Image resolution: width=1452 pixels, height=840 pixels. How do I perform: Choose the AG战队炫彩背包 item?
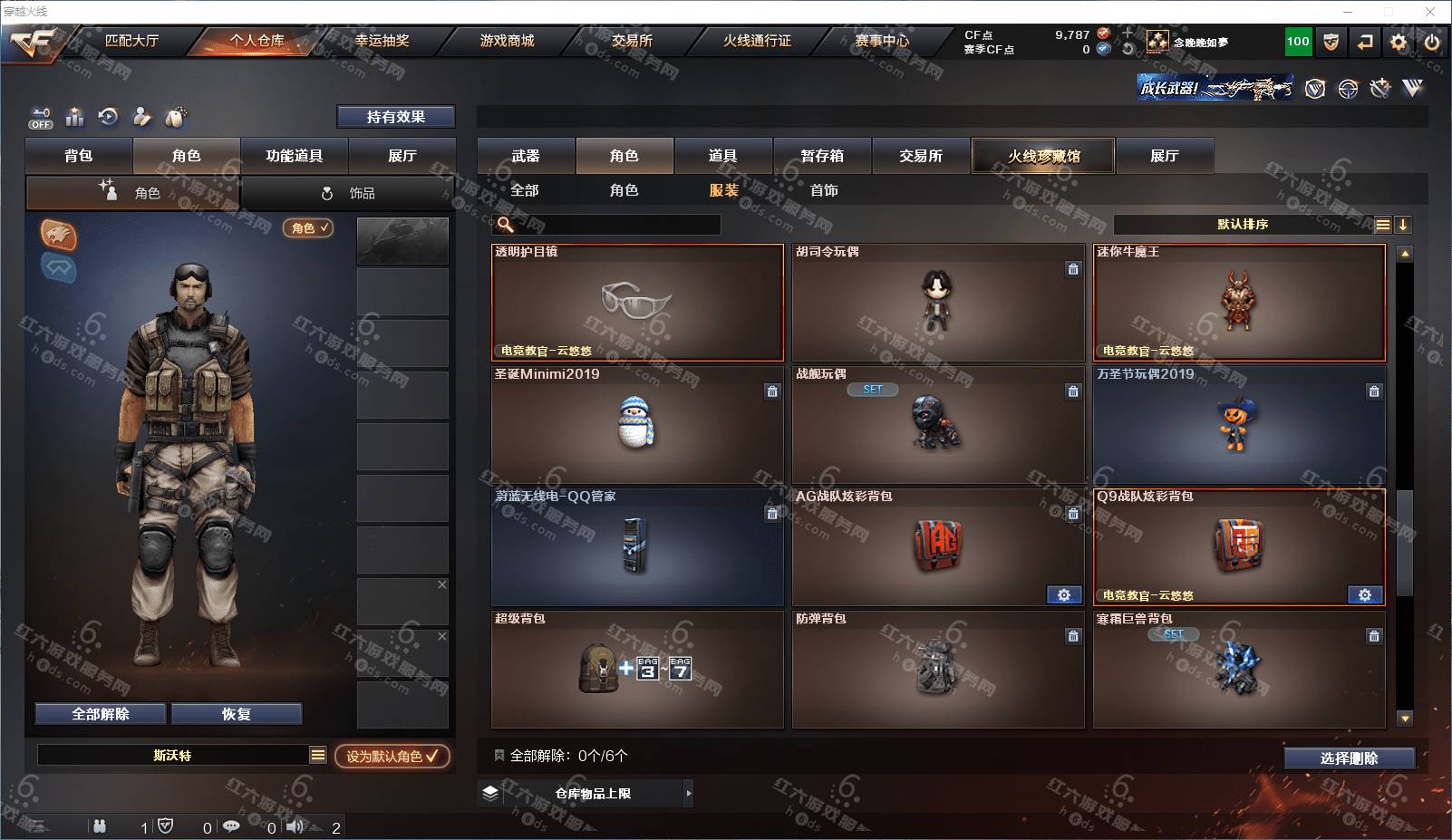(938, 547)
